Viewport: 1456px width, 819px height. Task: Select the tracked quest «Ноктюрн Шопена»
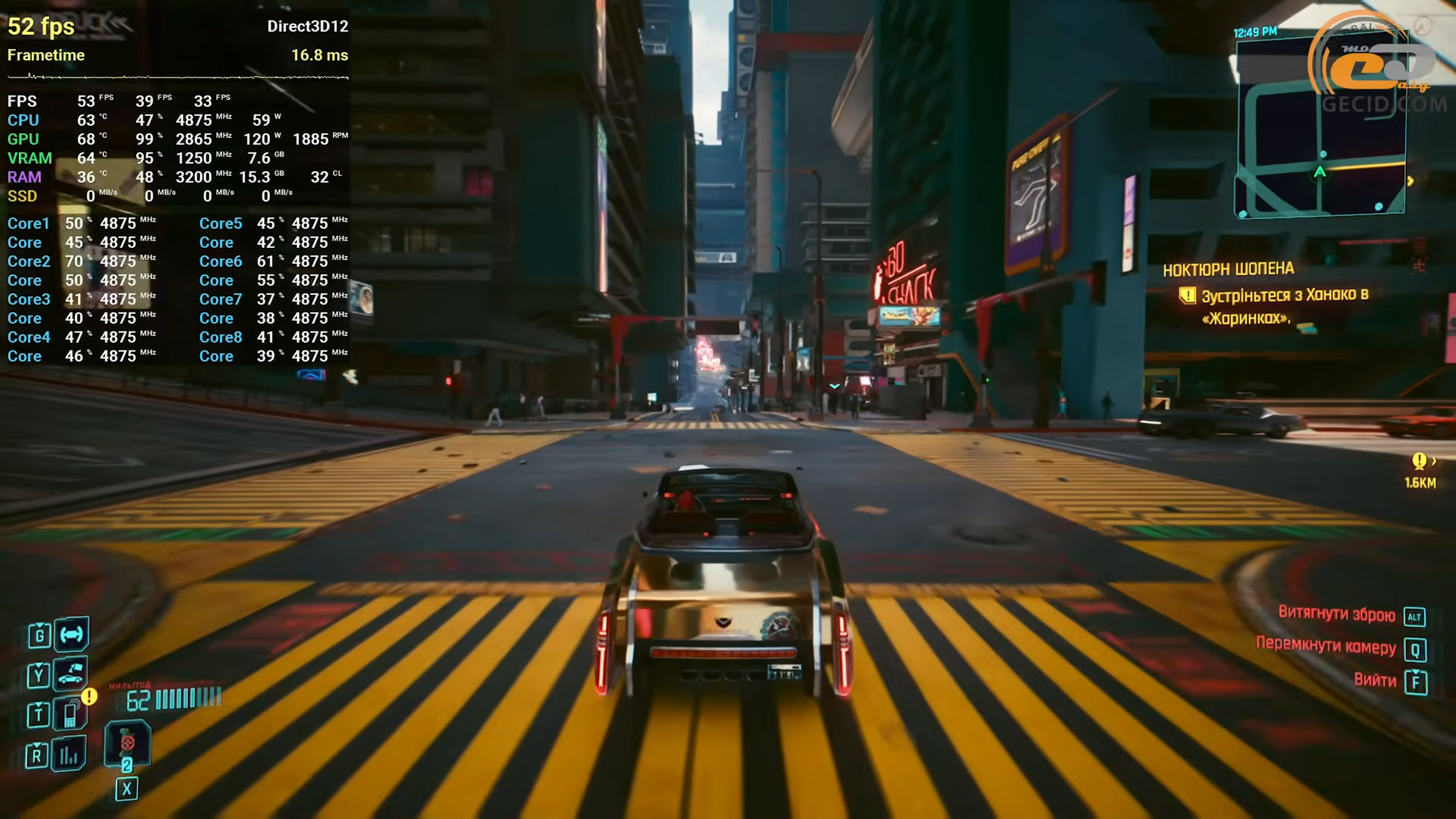(x=1228, y=269)
